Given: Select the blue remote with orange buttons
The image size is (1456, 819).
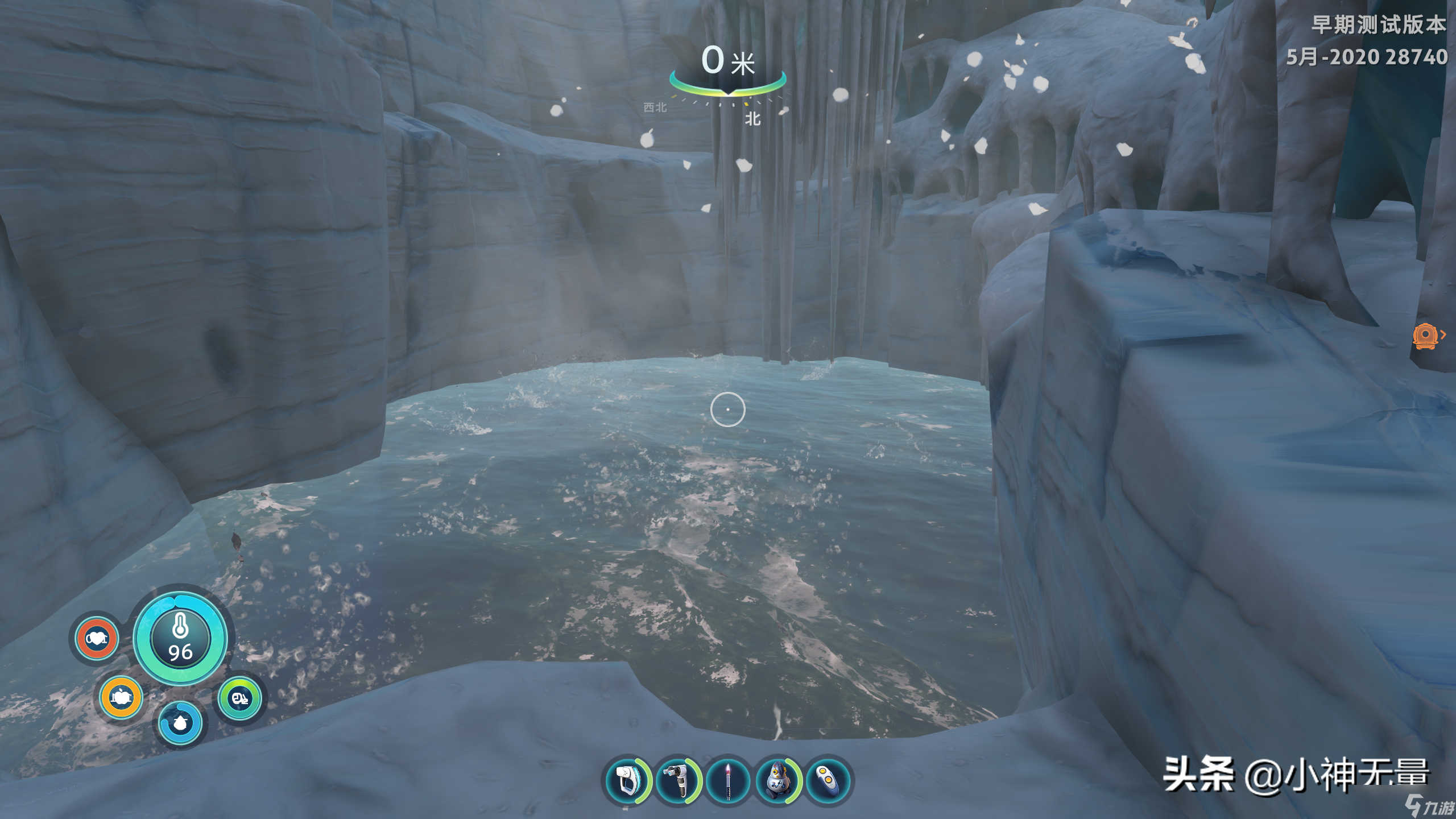Looking at the screenshot, I should tap(828, 780).
